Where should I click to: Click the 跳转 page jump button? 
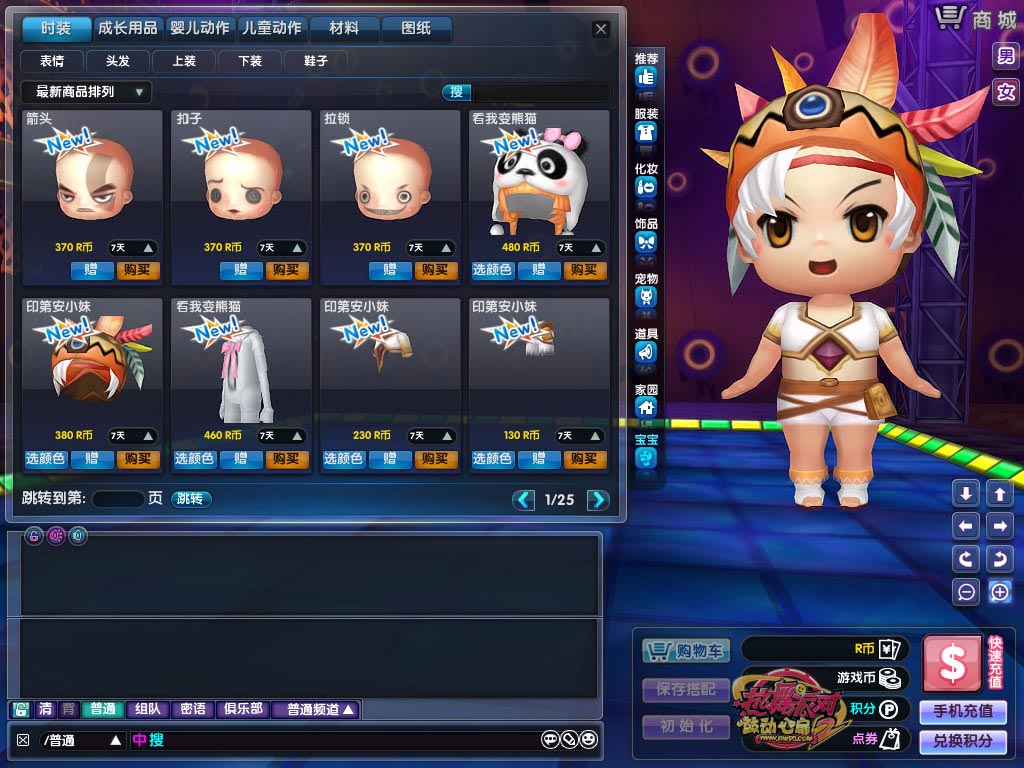[191, 498]
